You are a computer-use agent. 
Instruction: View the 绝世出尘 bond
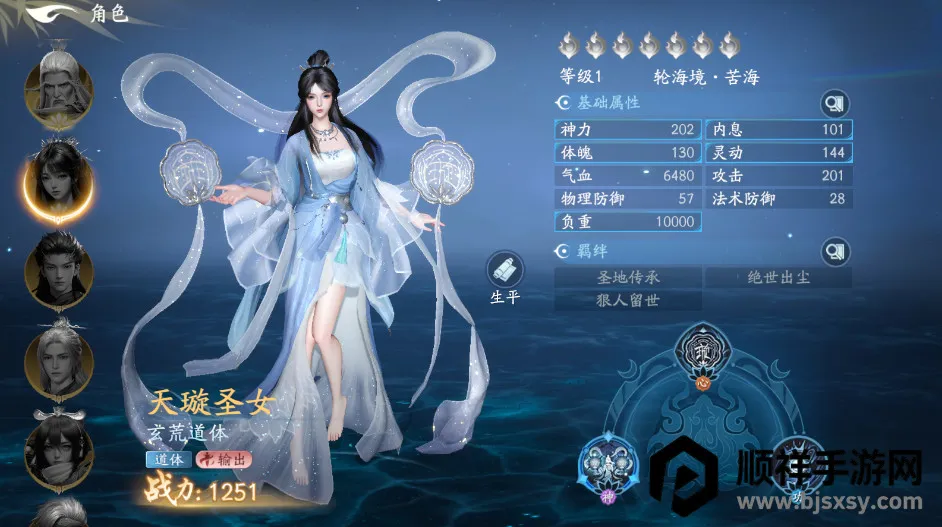click(778, 277)
